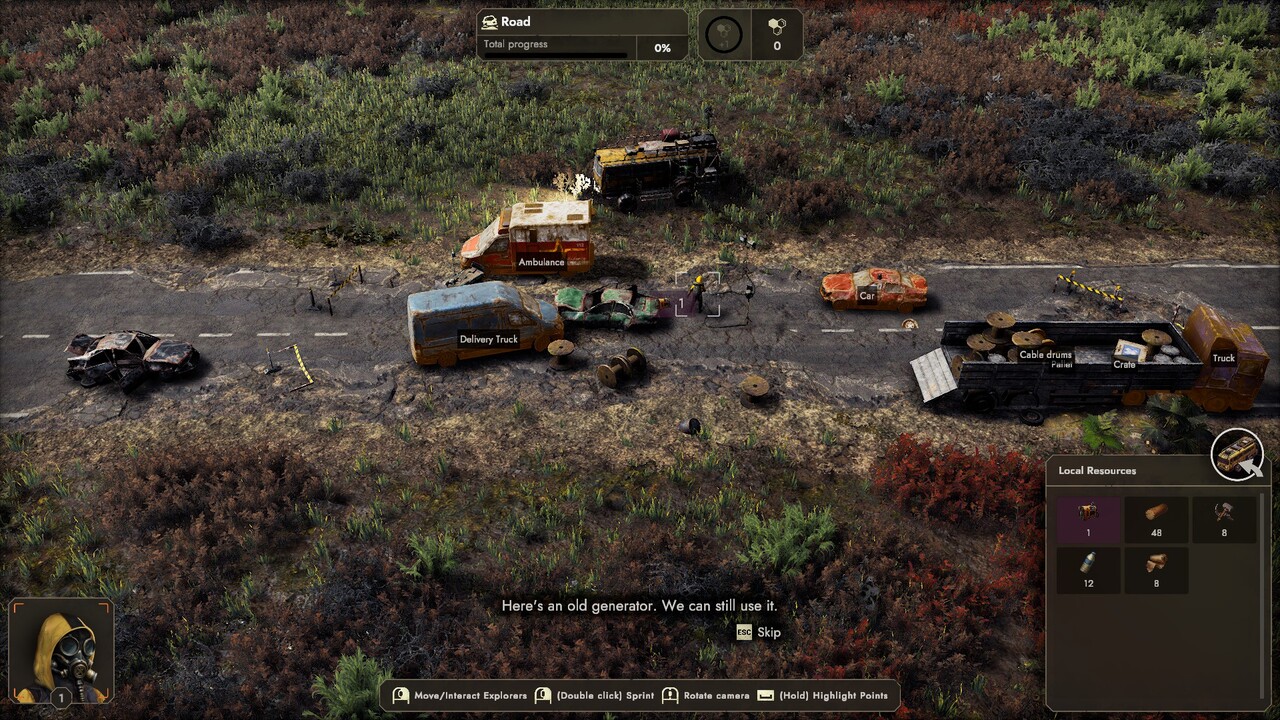Image resolution: width=1280 pixels, height=720 pixels.
Task: Select the Ambulance interaction label
Action: pos(541,262)
